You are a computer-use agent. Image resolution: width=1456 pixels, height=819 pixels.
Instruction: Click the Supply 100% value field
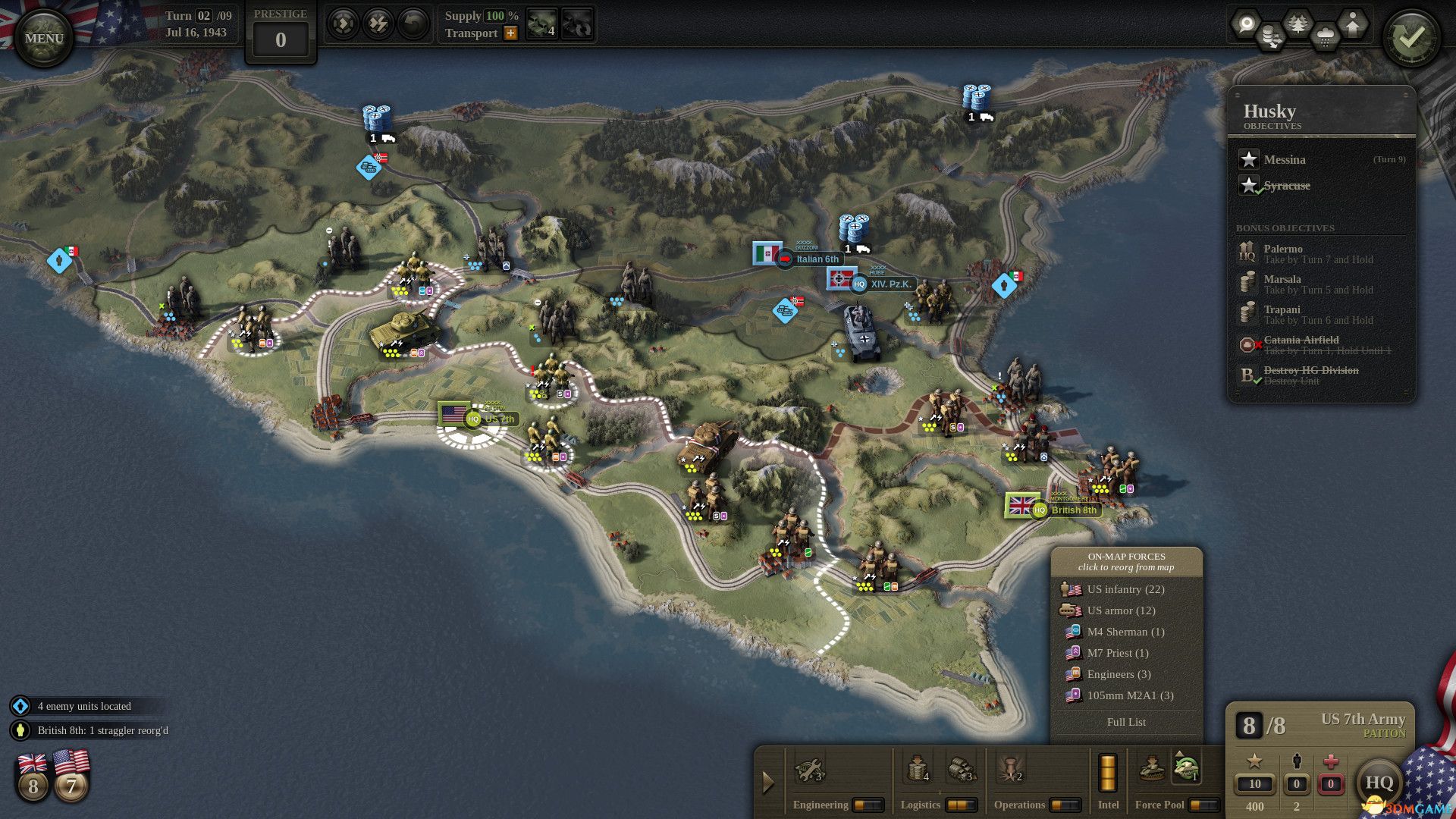click(496, 17)
